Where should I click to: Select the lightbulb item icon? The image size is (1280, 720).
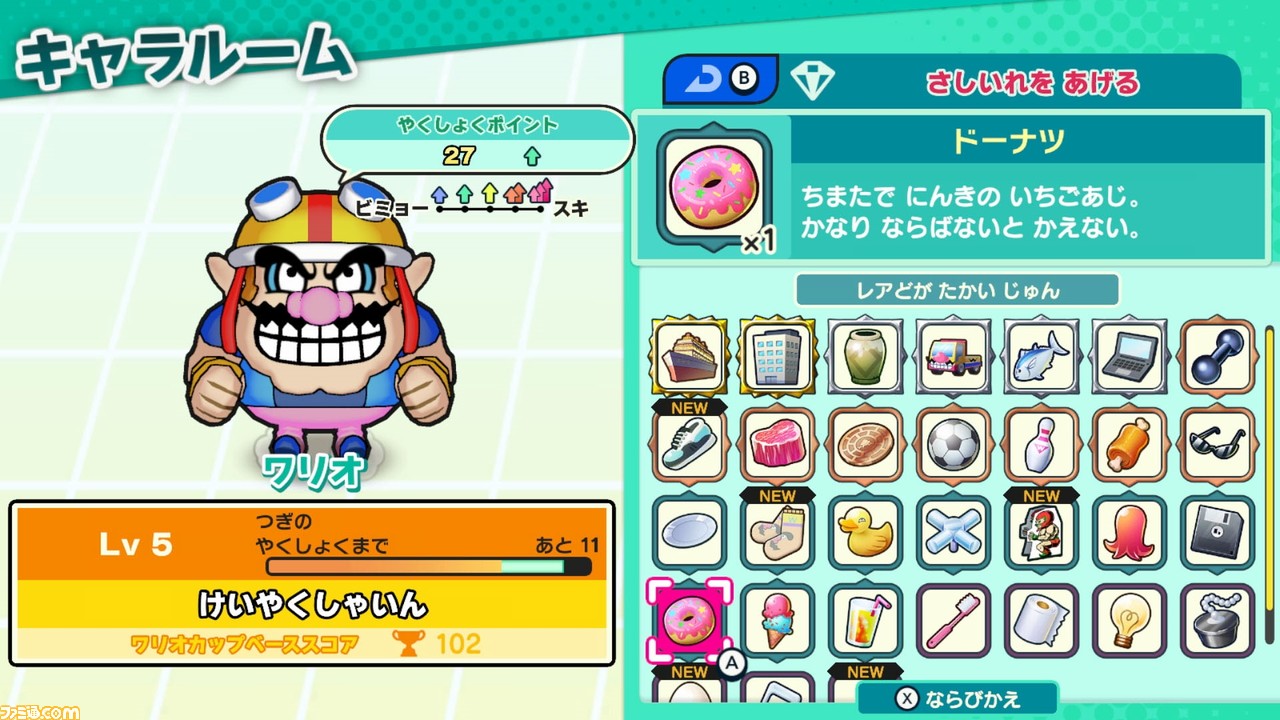click(x=1128, y=620)
